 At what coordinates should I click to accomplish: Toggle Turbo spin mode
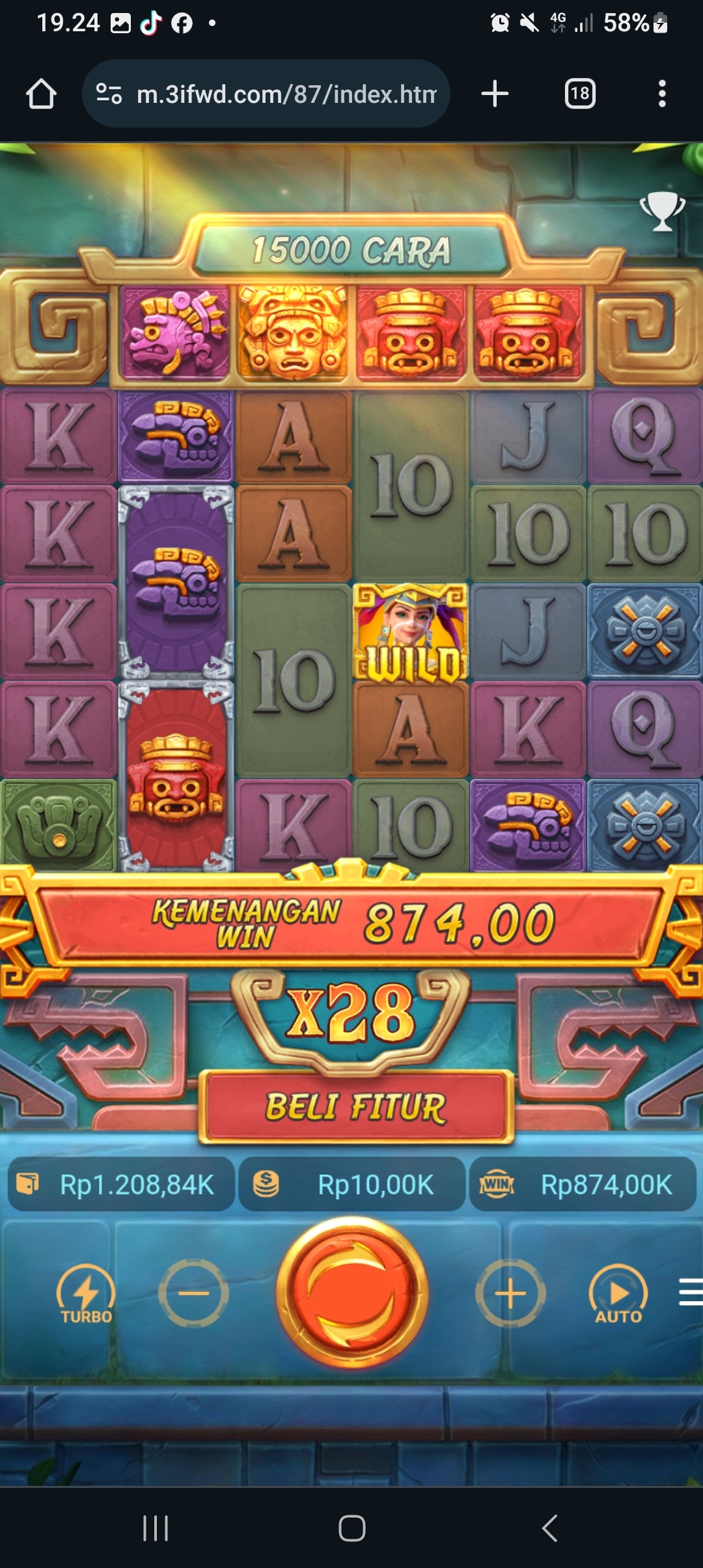click(86, 1294)
